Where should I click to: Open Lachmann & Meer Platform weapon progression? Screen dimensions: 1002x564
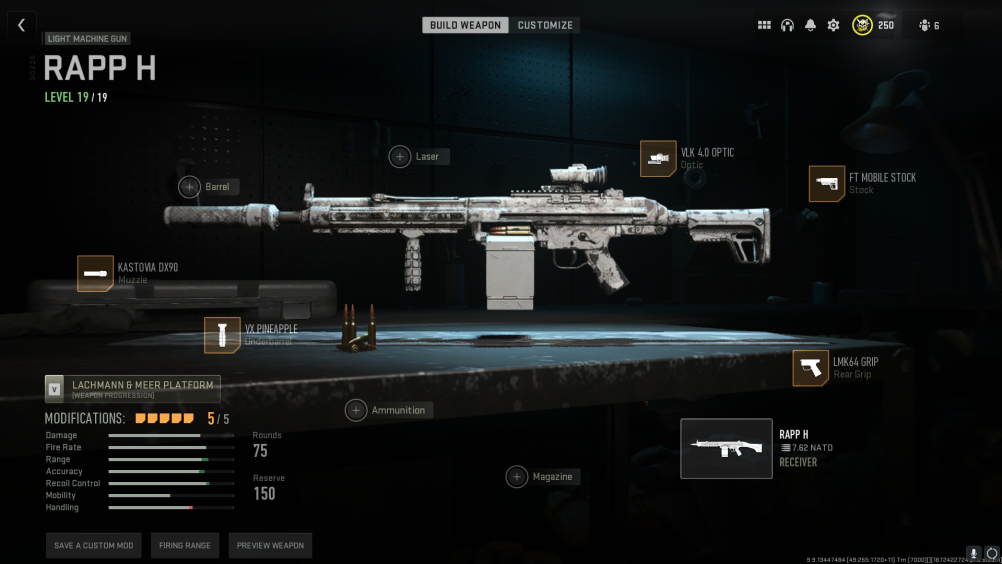click(133, 389)
